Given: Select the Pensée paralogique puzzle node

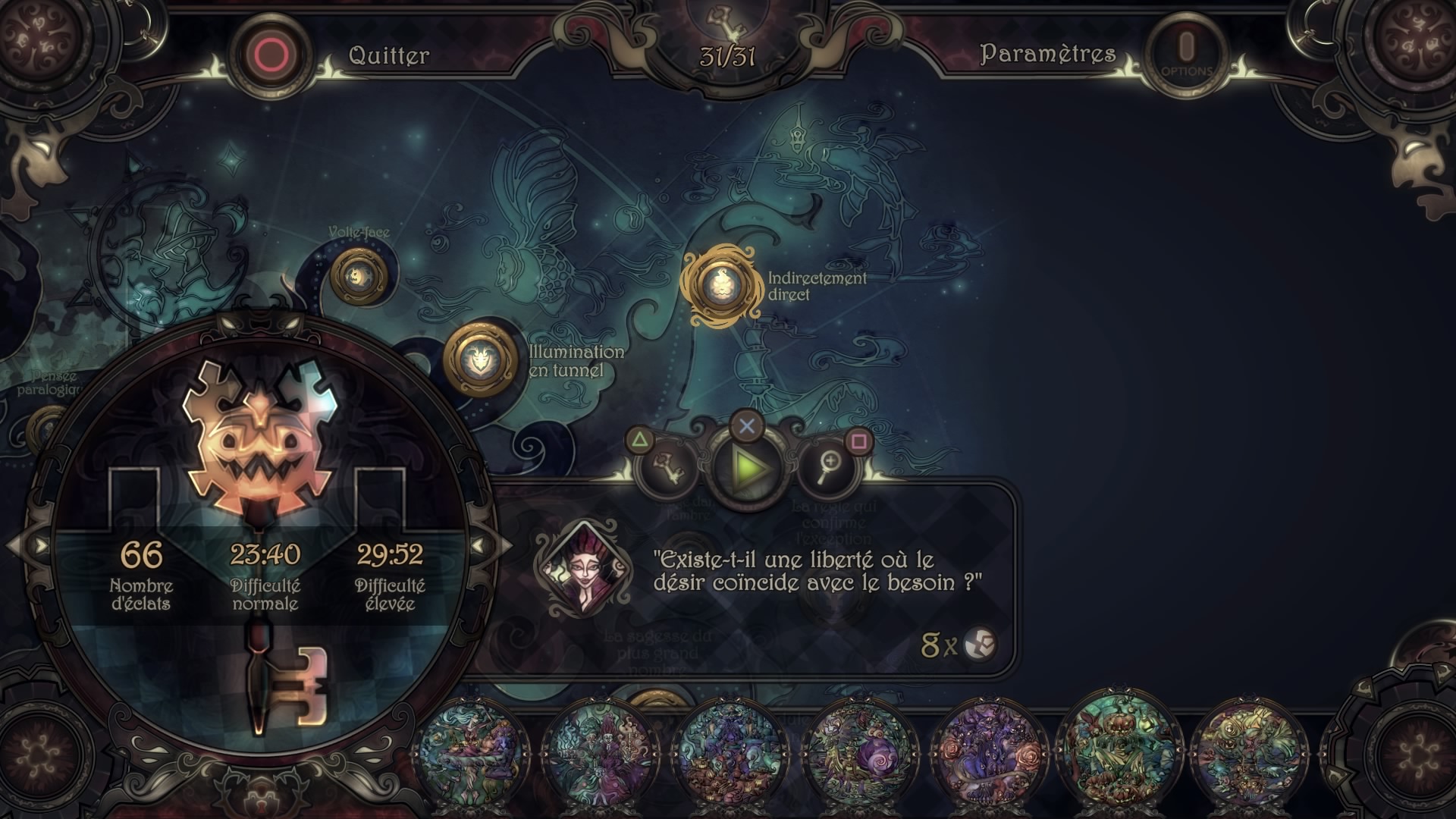Looking at the screenshot, I should pyautogui.click(x=47, y=428).
